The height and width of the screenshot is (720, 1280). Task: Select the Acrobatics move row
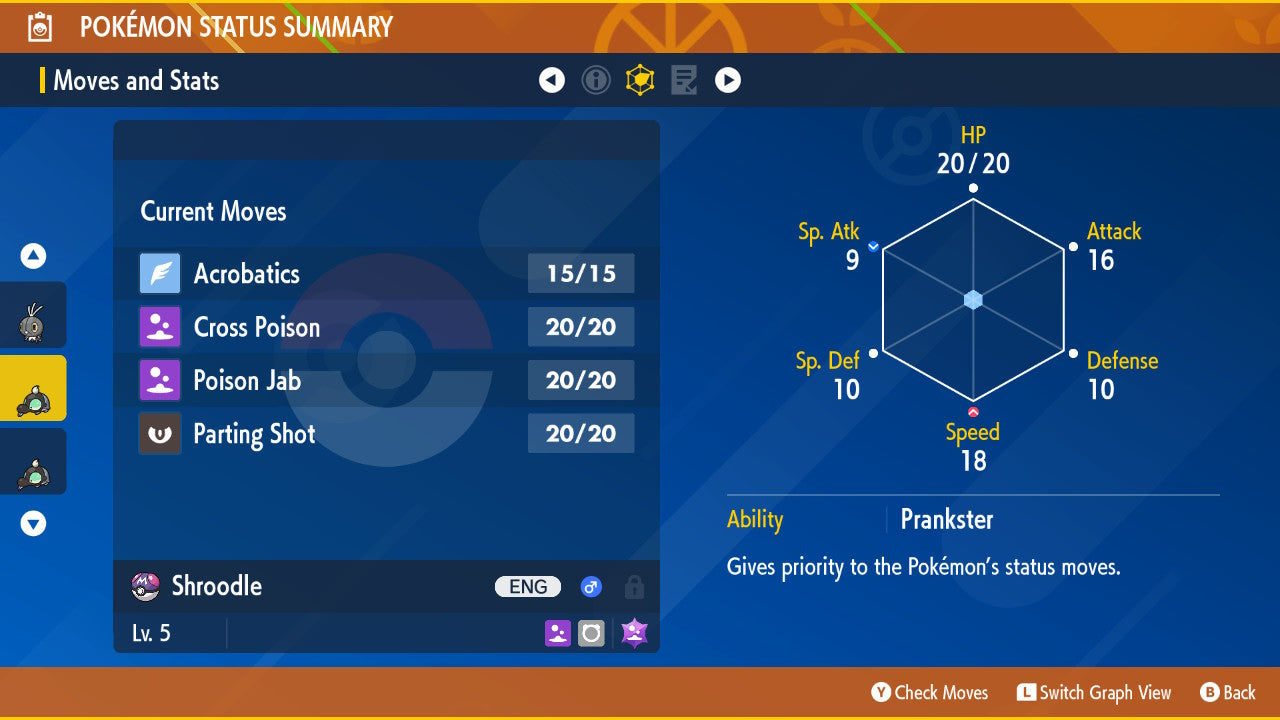coord(386,273)
